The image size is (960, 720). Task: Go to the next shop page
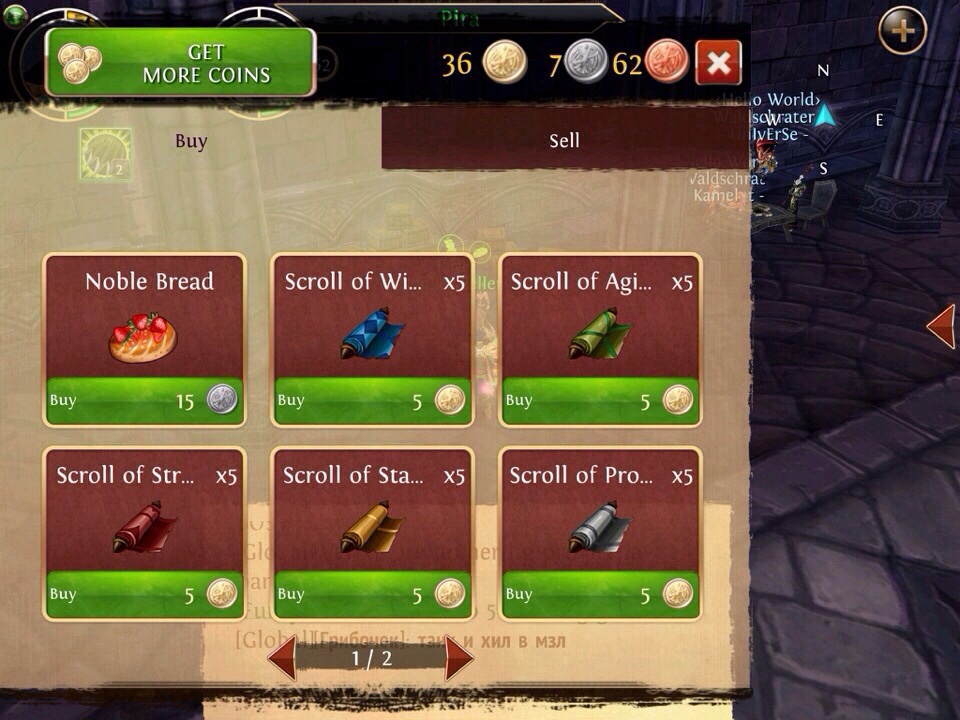pos(459,659)
